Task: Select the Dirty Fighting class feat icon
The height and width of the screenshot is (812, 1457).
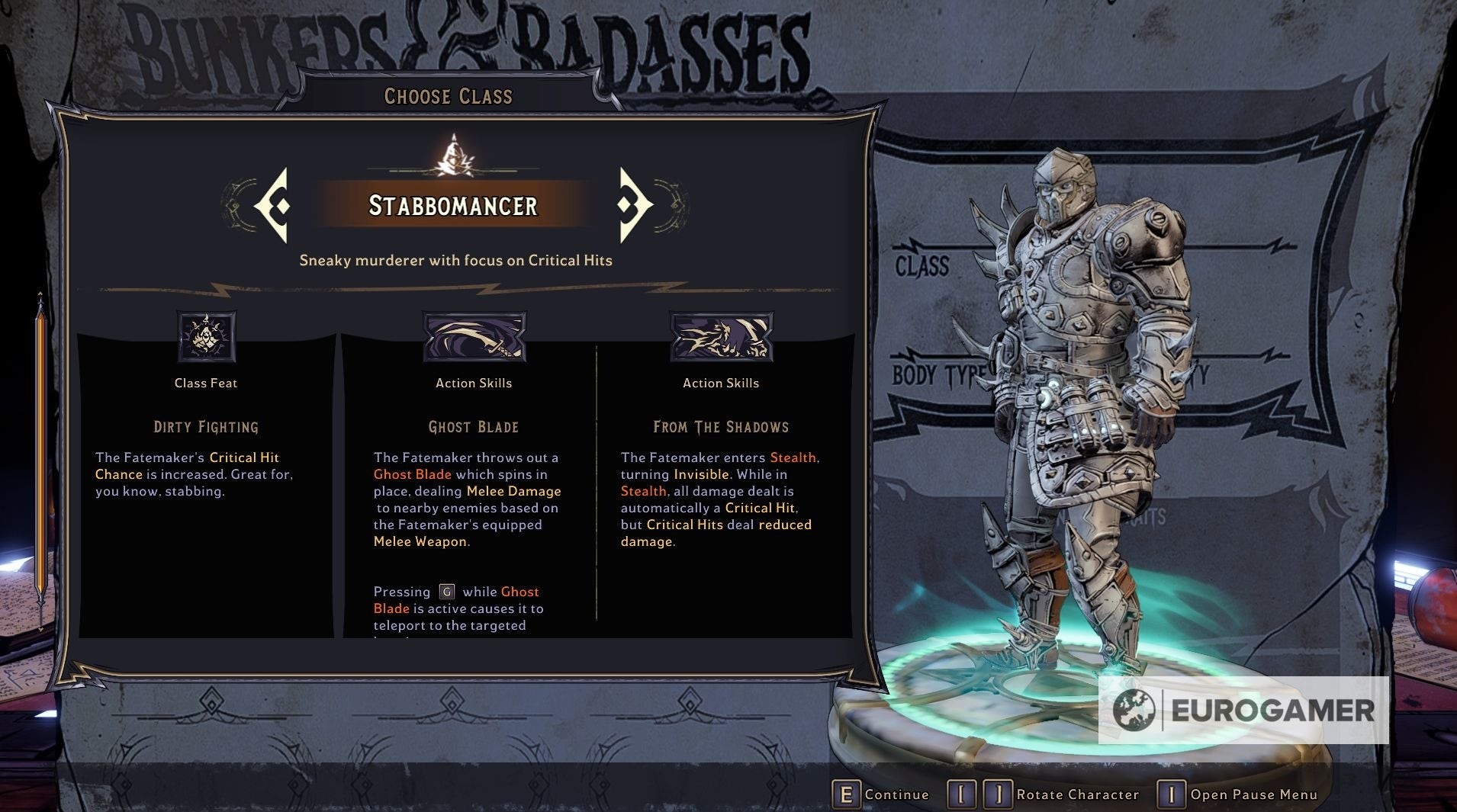Action: pyautogui.click(x=206, y=336)
